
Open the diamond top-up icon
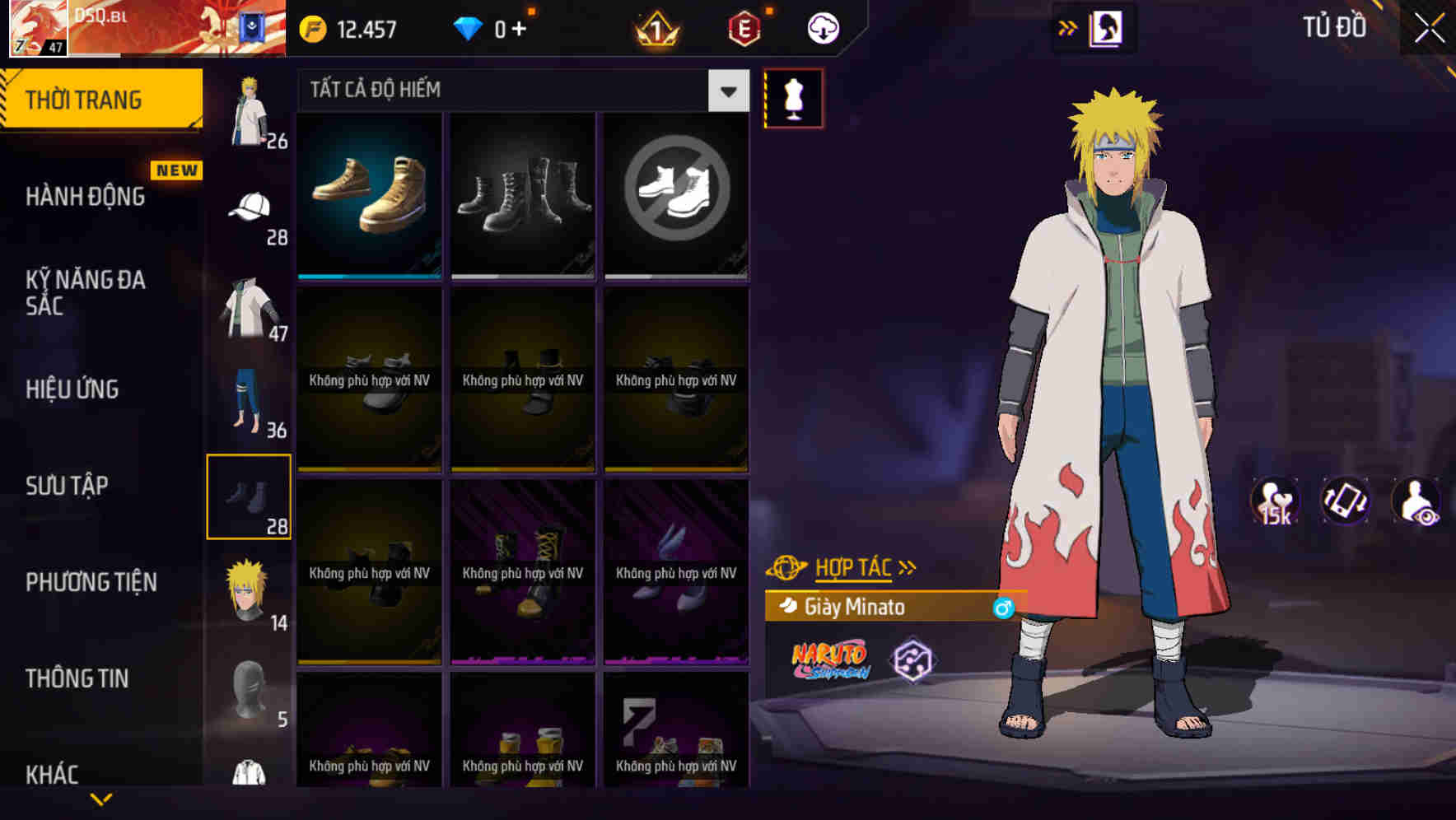468,27
